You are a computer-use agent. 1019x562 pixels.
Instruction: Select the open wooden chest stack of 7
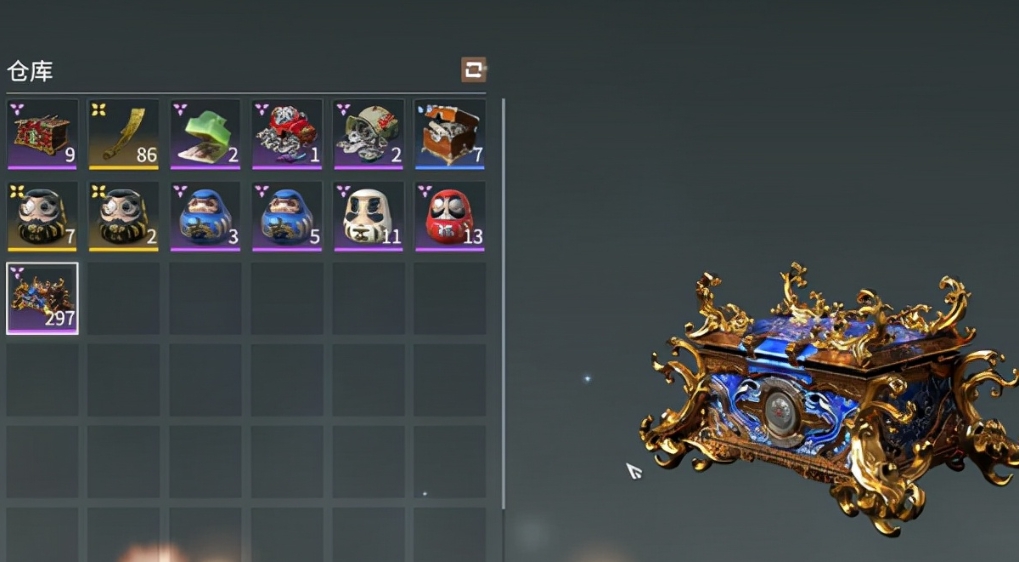click(x=450, y=133)
